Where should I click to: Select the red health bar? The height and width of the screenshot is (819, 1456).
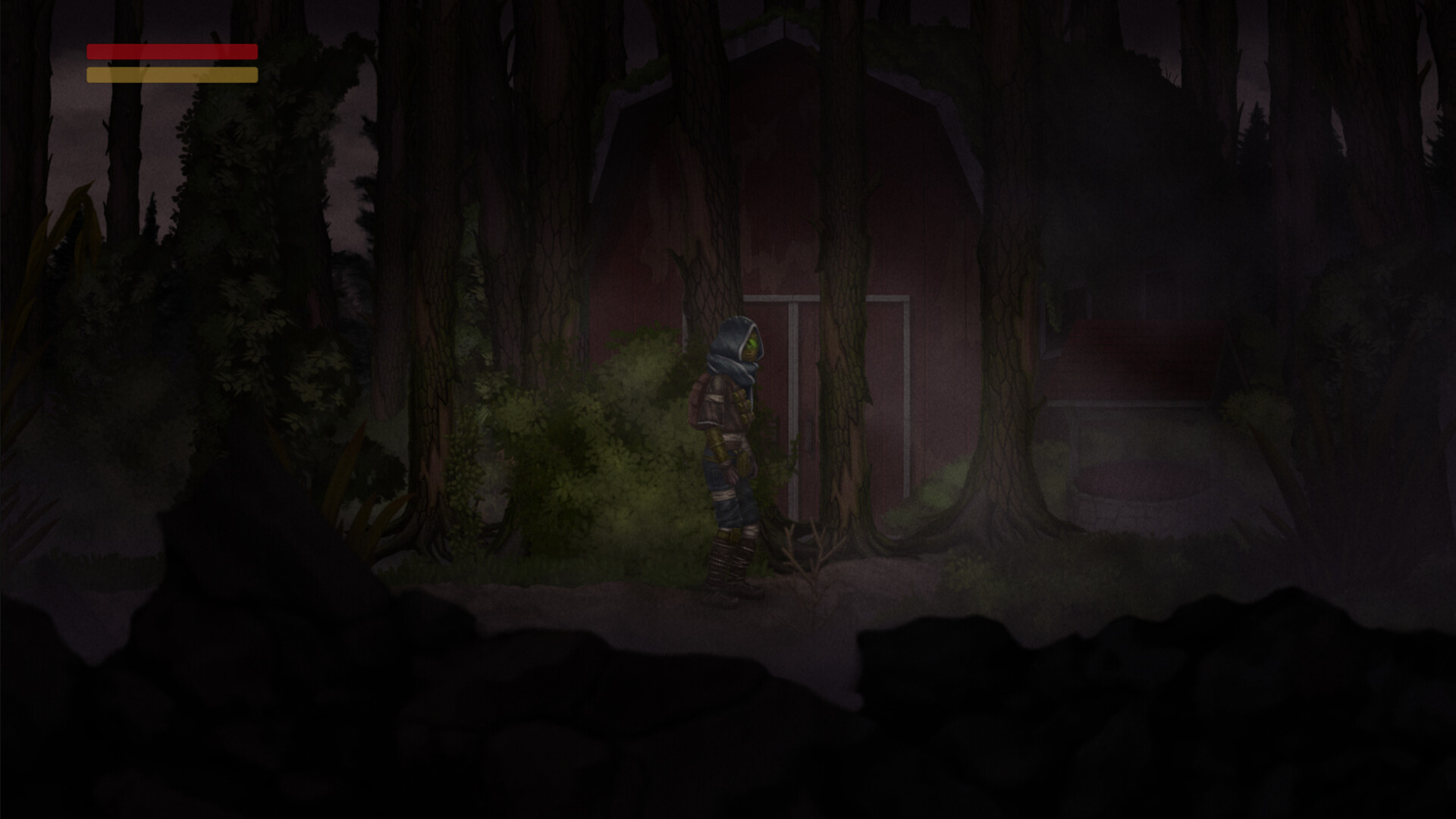pos(171,53)
